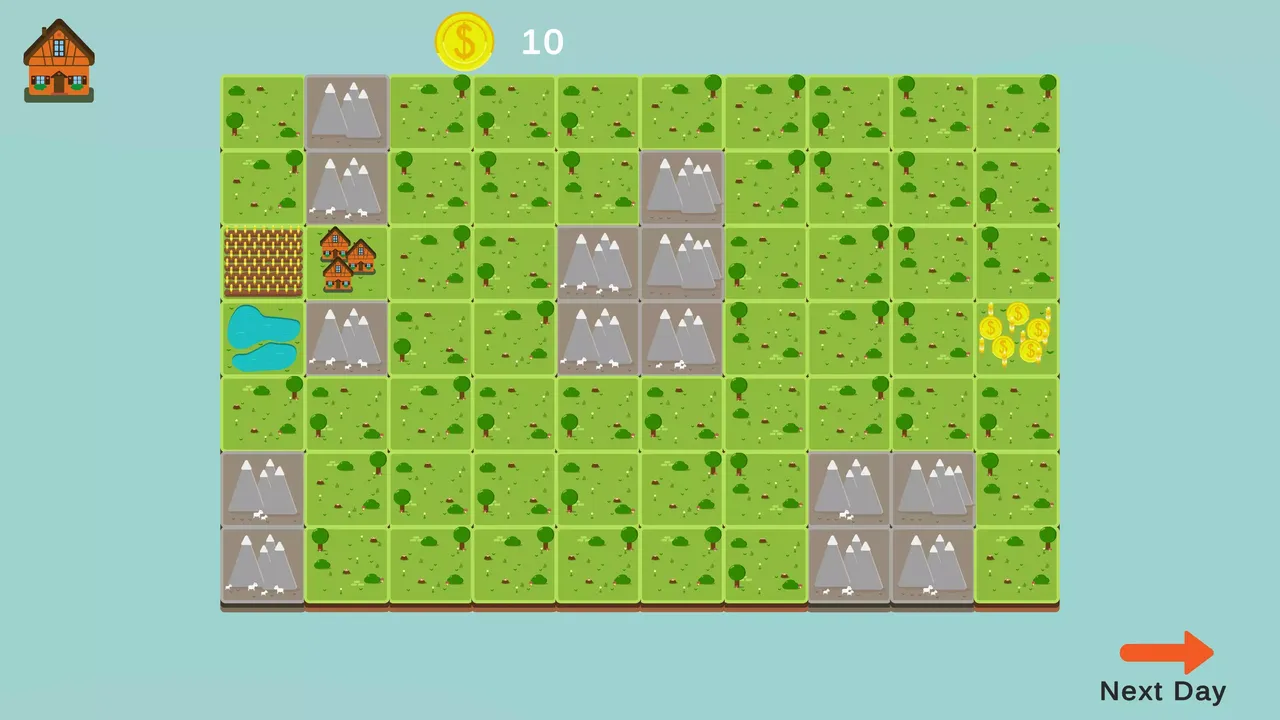The height and width of the screenshot is (720, 1280).
Task: Click the blue pond tile
Action: (262, 337)
